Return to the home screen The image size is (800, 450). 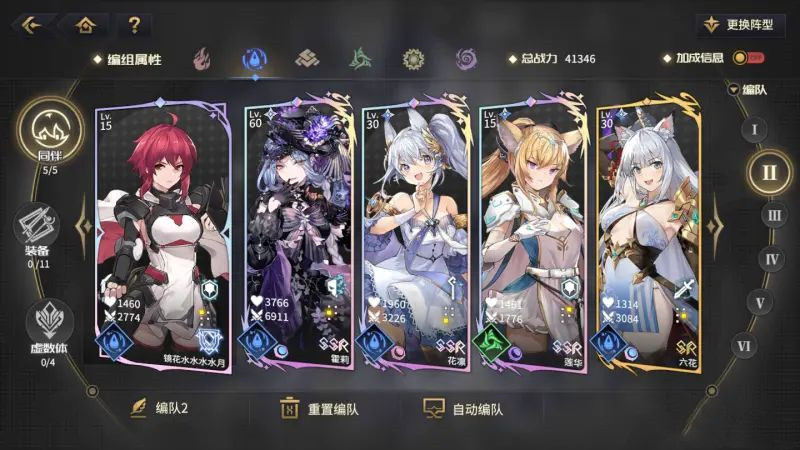85,25
